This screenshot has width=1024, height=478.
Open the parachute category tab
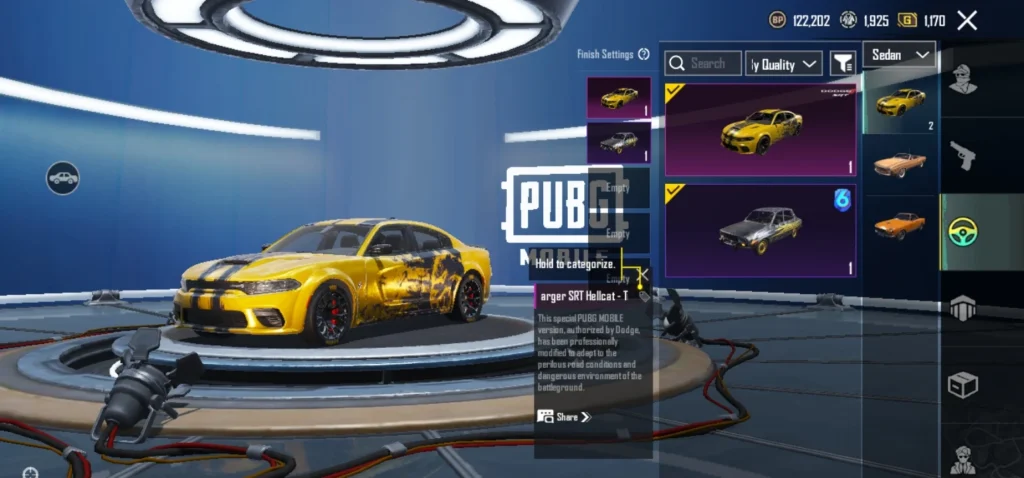[962, 308]
